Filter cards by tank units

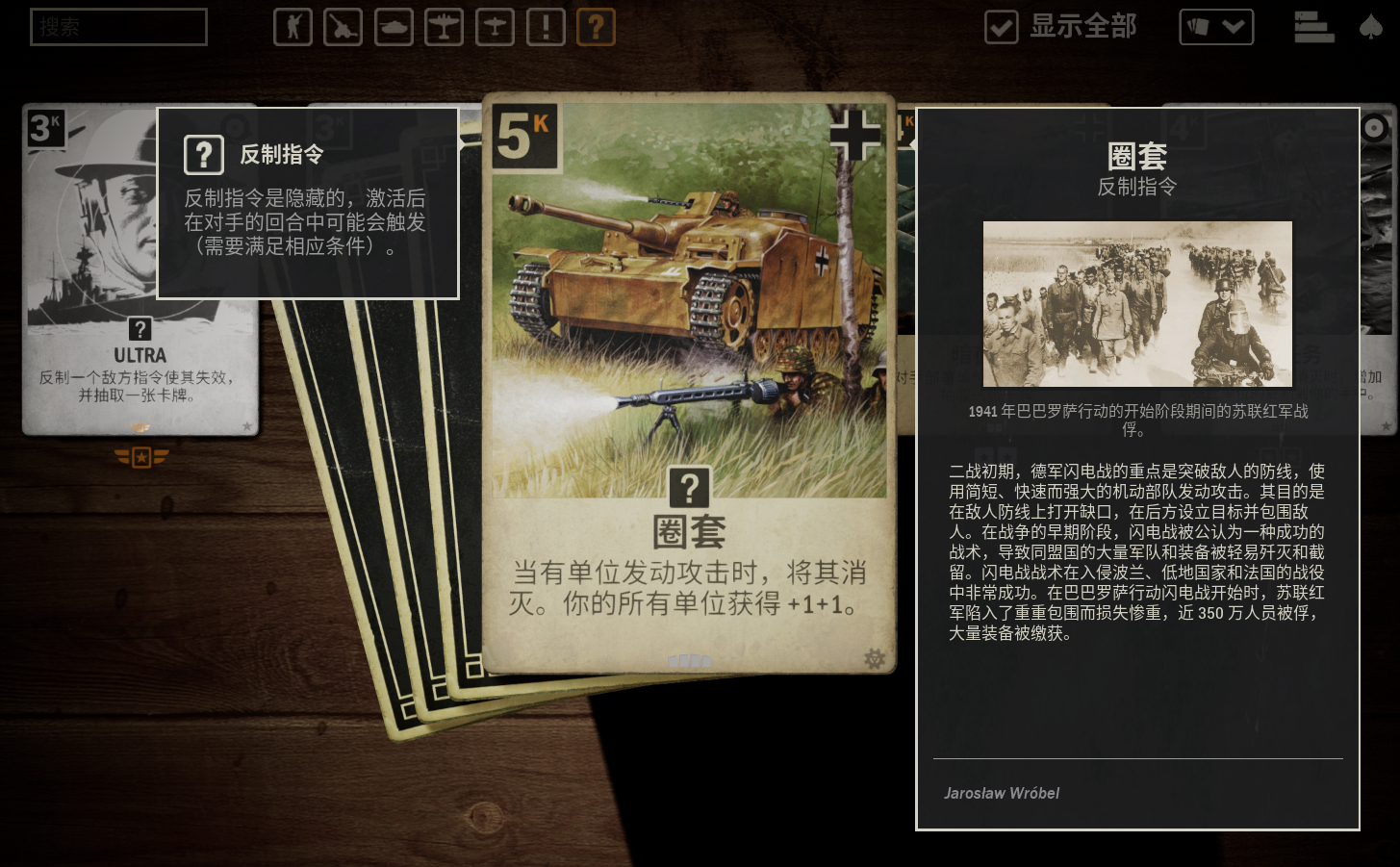(393, 27)
